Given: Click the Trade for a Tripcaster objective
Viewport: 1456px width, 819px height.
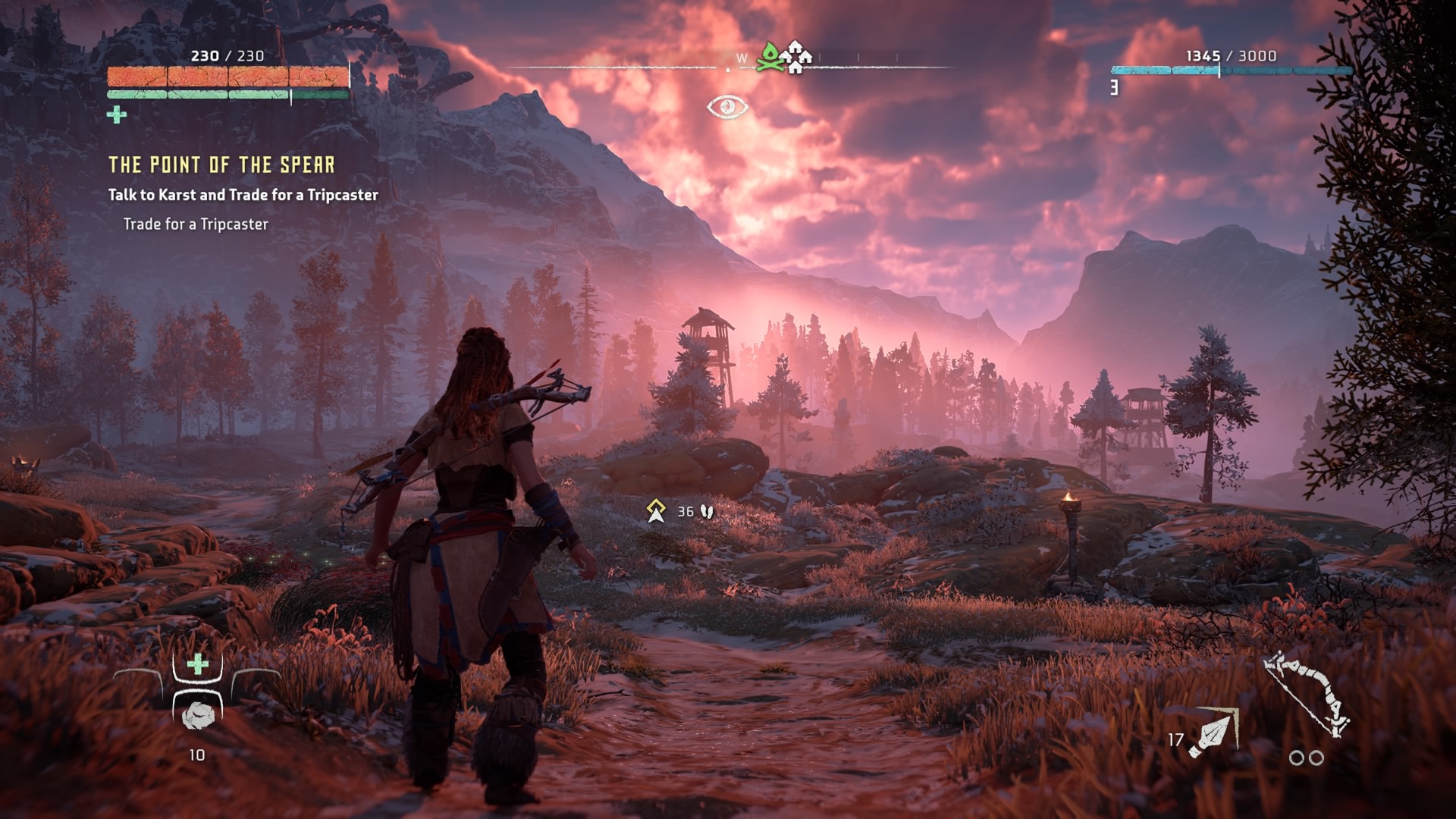Looking at the screenshot, I should click(196, 224).
